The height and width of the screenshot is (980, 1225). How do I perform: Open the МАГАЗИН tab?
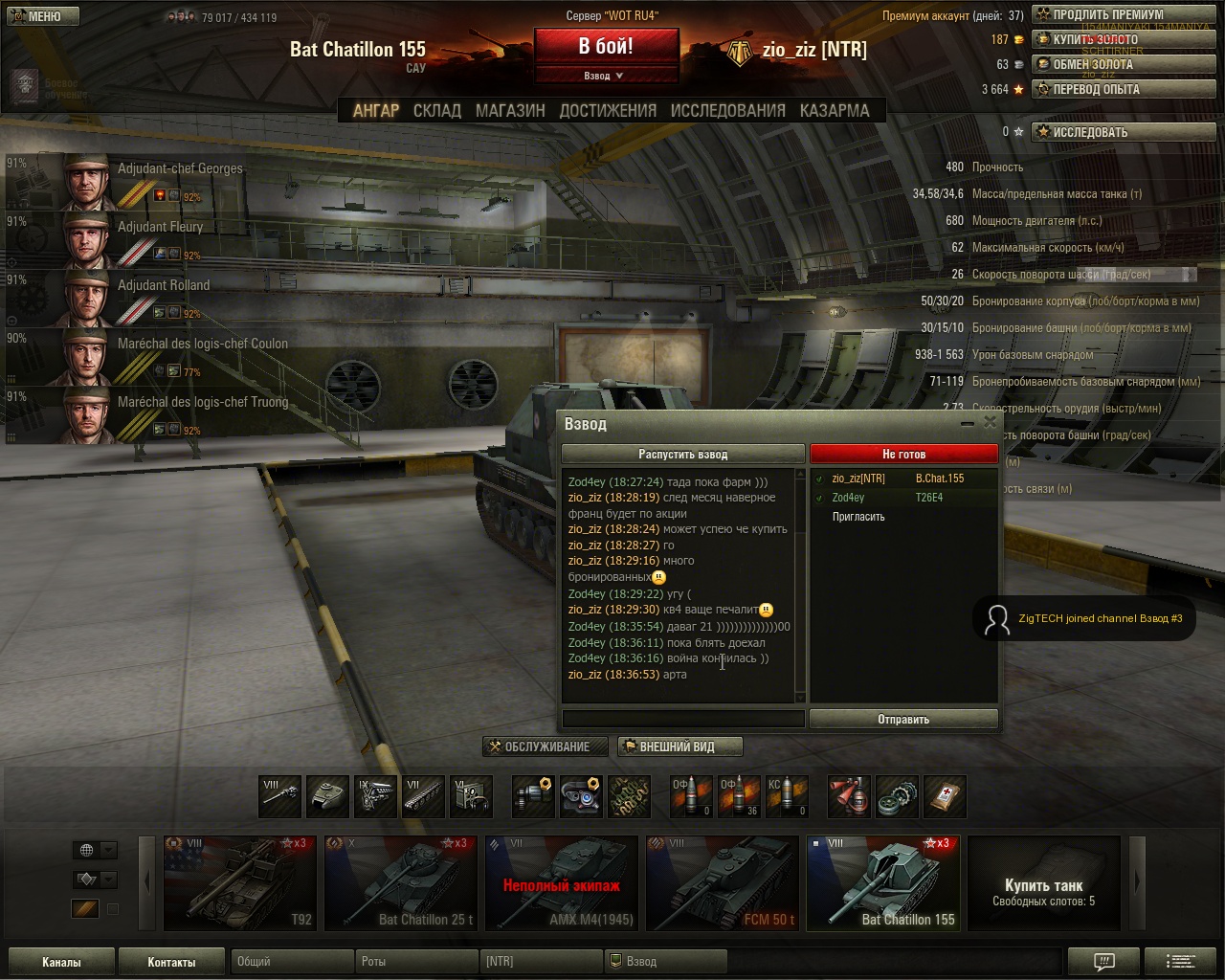click(x=510, y=111)
